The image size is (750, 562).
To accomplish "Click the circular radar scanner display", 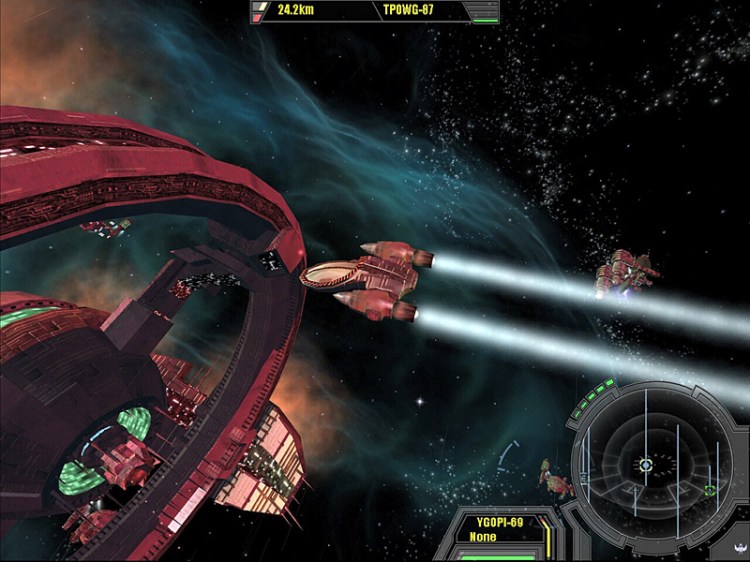I will (x=648, y=462).
